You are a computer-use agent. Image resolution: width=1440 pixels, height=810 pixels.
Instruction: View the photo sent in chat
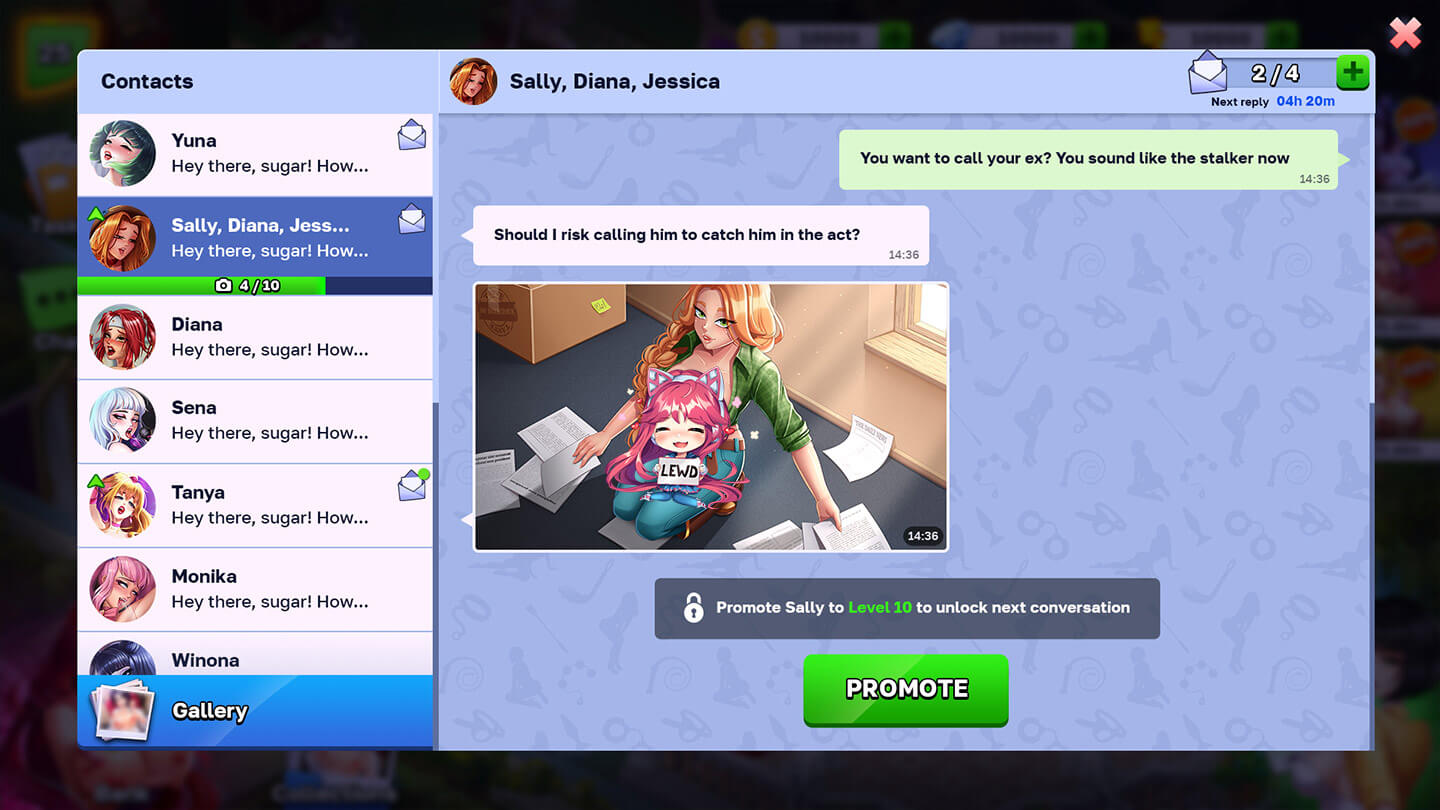pyautogui.click(x=710, y=416)
